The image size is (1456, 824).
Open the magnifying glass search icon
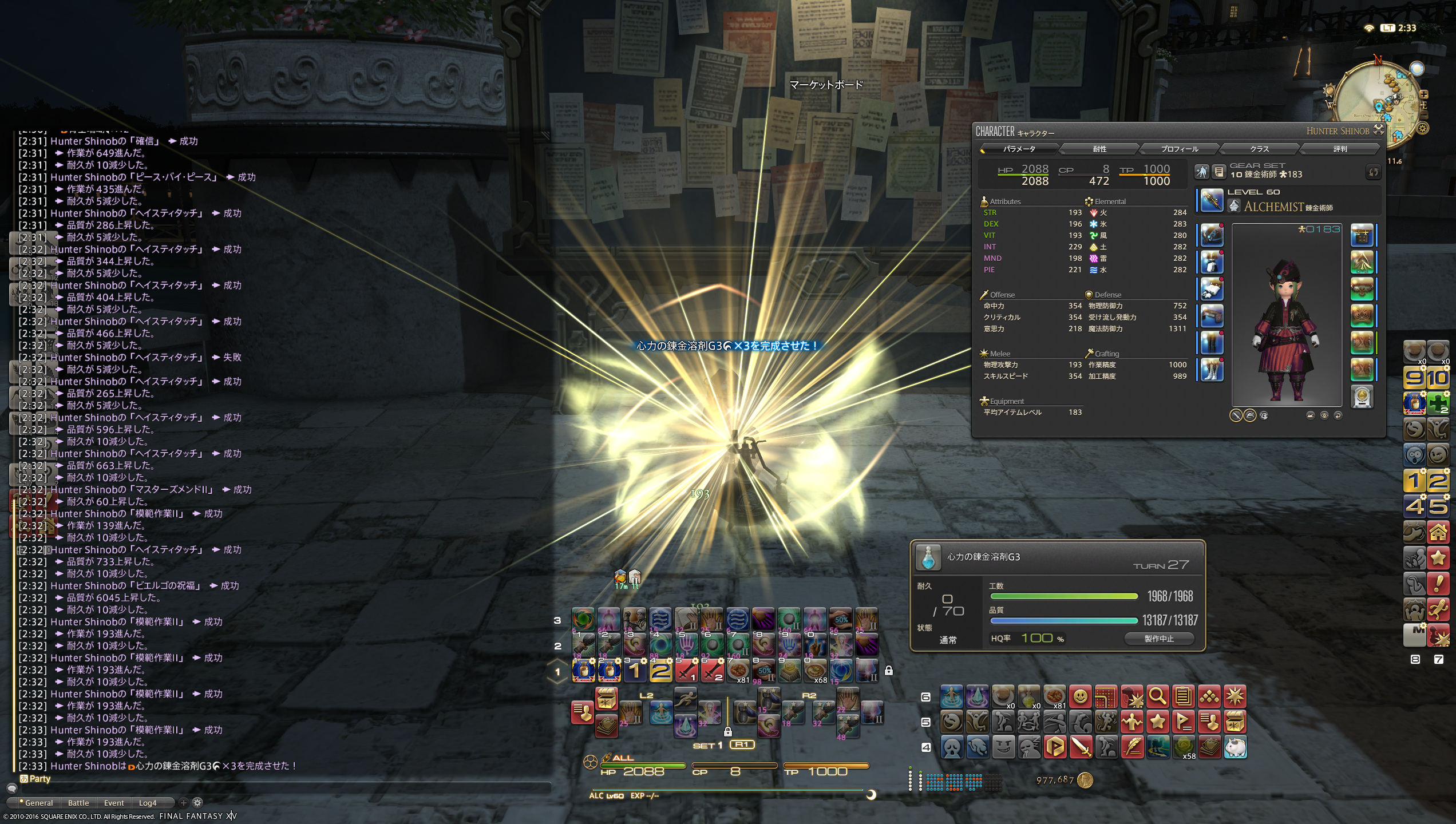point(1157,697)
